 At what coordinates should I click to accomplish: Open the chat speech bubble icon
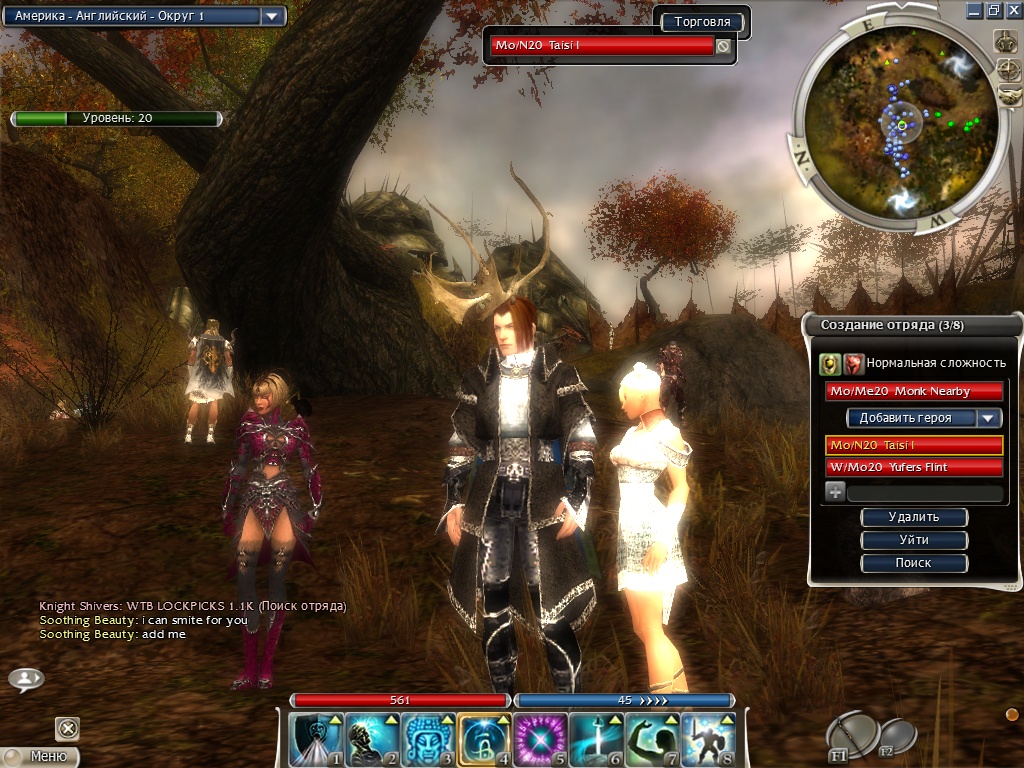click(26, 680)
